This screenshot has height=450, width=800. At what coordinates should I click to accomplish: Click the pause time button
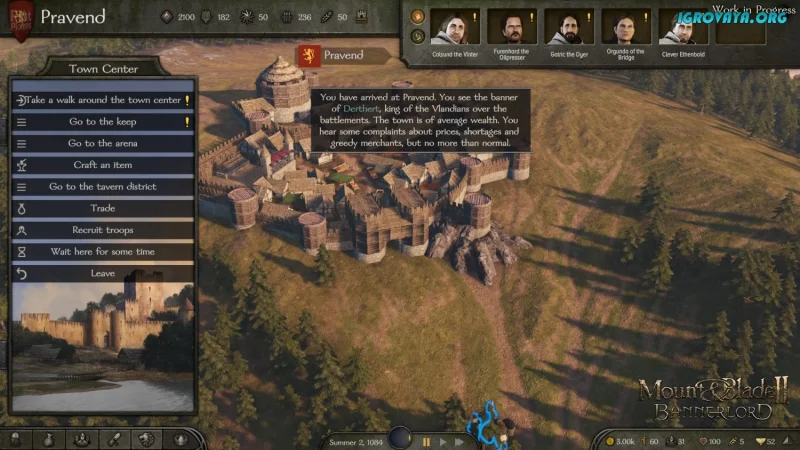point(427,441)
